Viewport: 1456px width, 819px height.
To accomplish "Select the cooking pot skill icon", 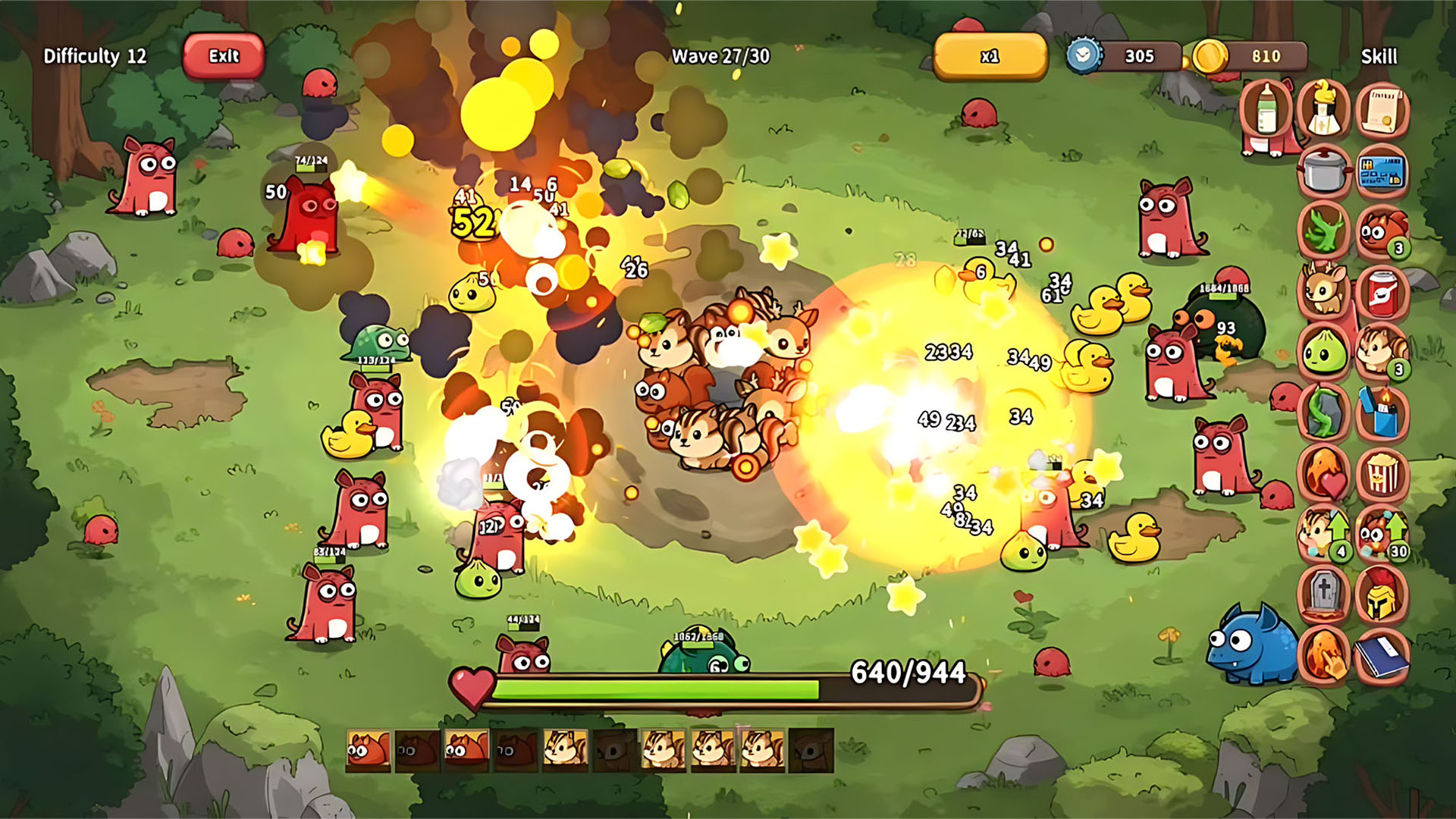I will coord(1323,171).
